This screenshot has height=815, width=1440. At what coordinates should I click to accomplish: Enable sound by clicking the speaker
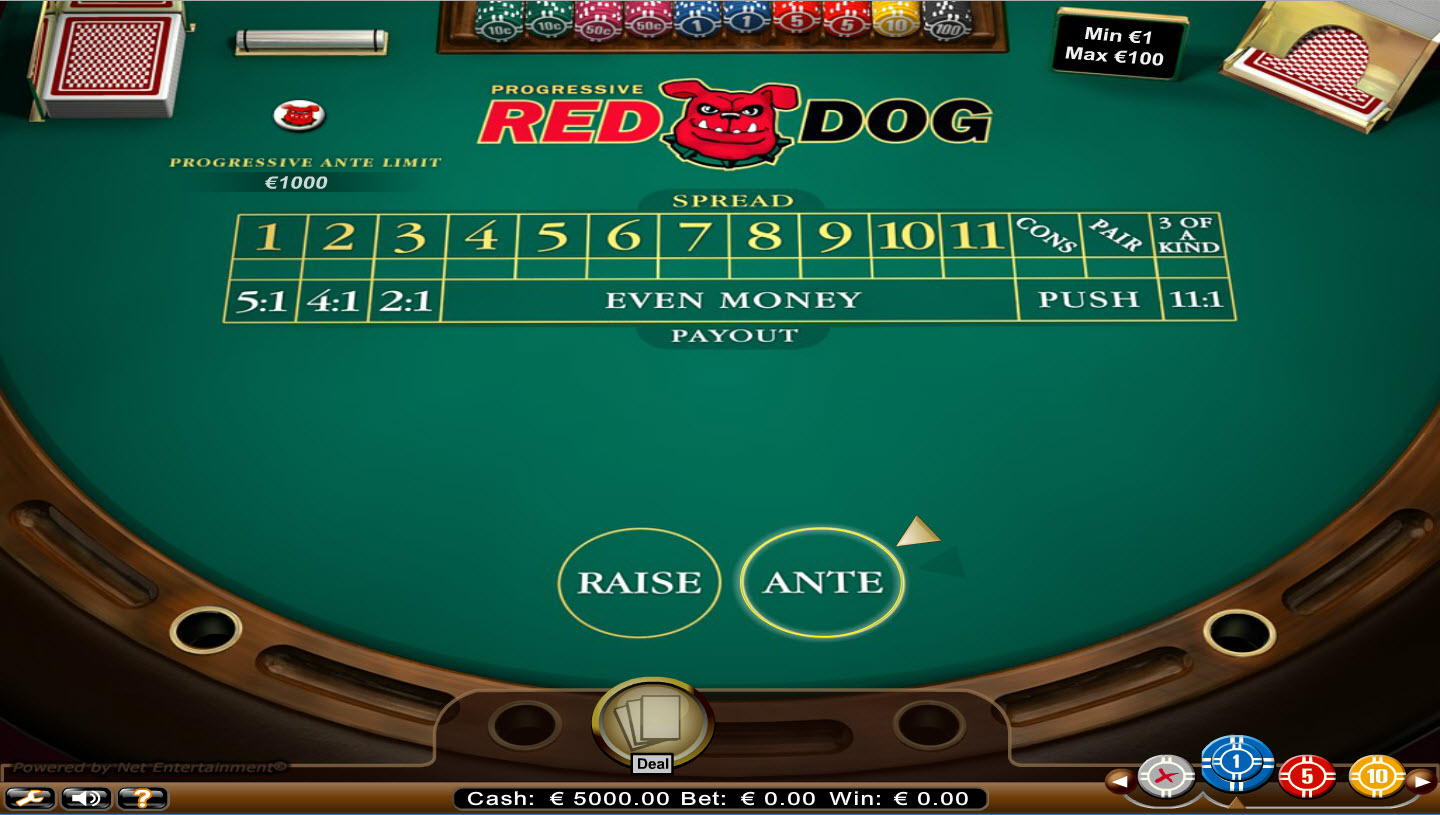85,799
